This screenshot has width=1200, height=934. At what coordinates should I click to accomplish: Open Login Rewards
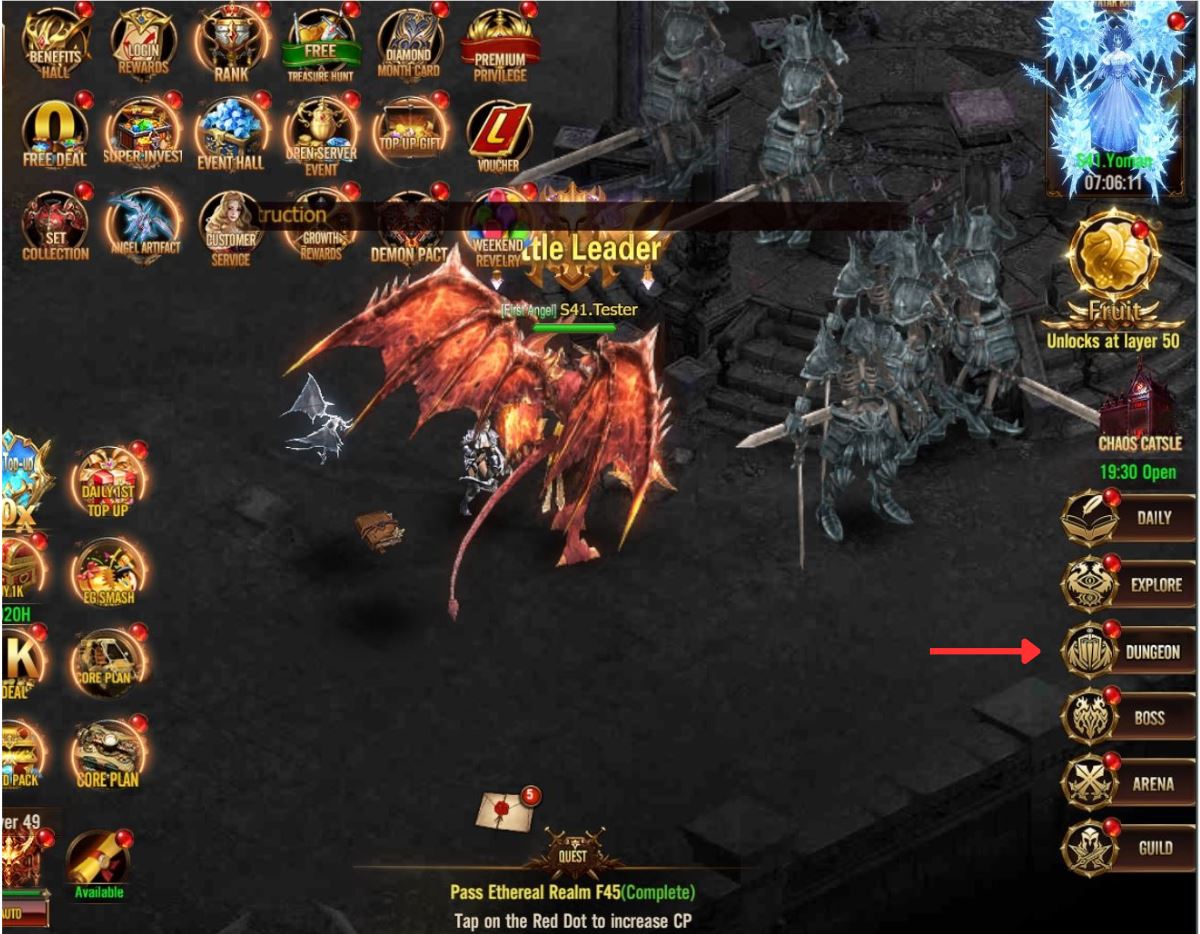point(143,42)
